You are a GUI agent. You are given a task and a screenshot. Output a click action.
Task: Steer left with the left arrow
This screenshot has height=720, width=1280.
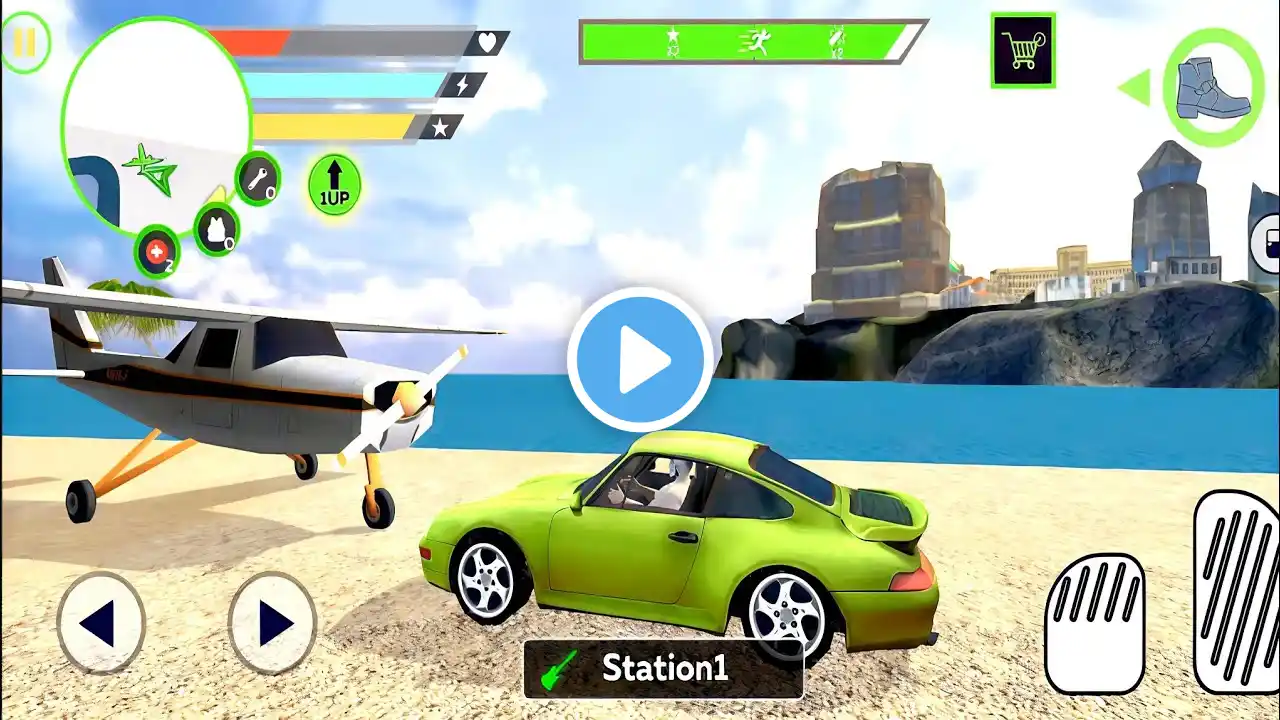click(101, 624)
